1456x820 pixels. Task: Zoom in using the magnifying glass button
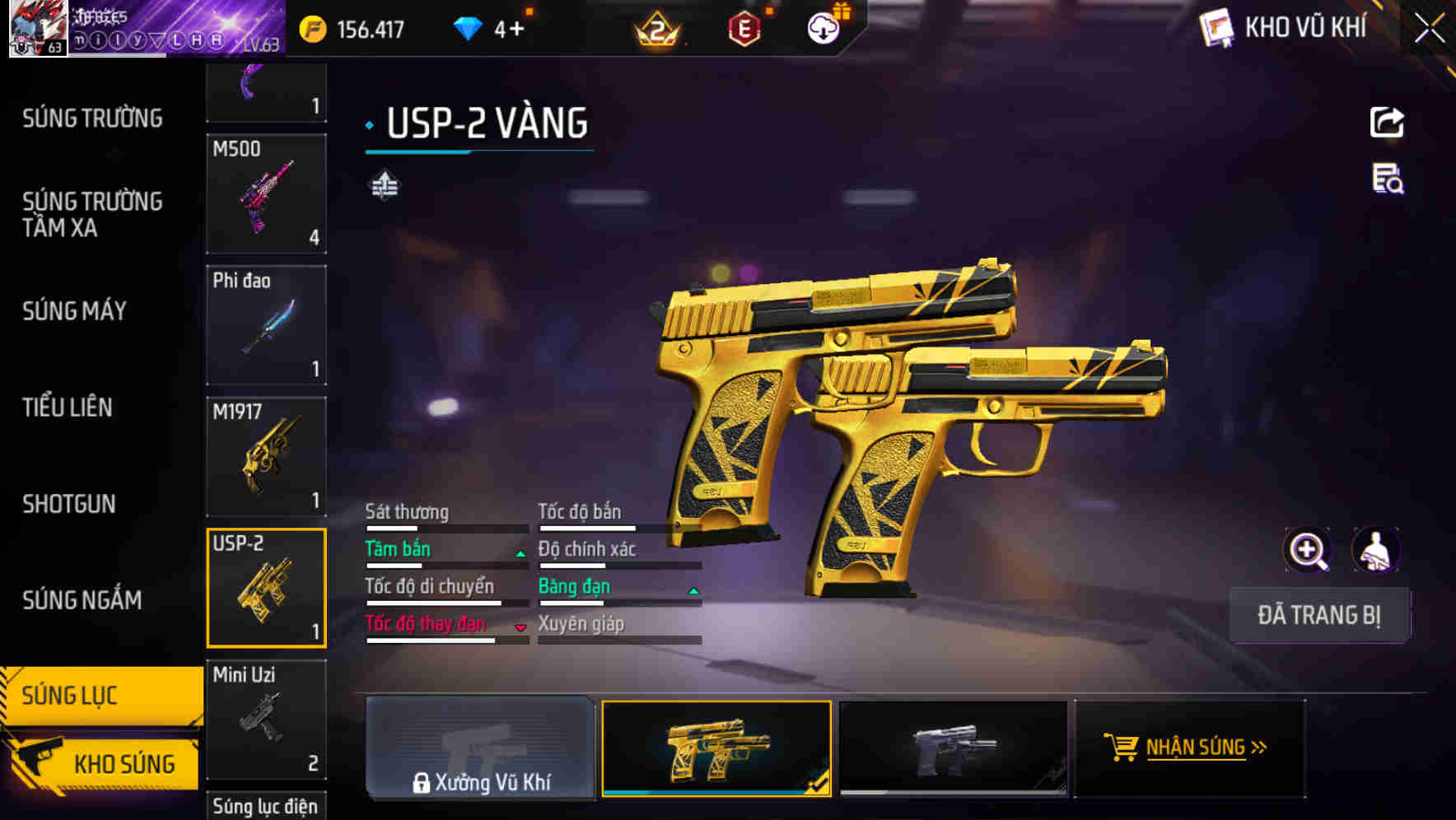coord(1308,550)
